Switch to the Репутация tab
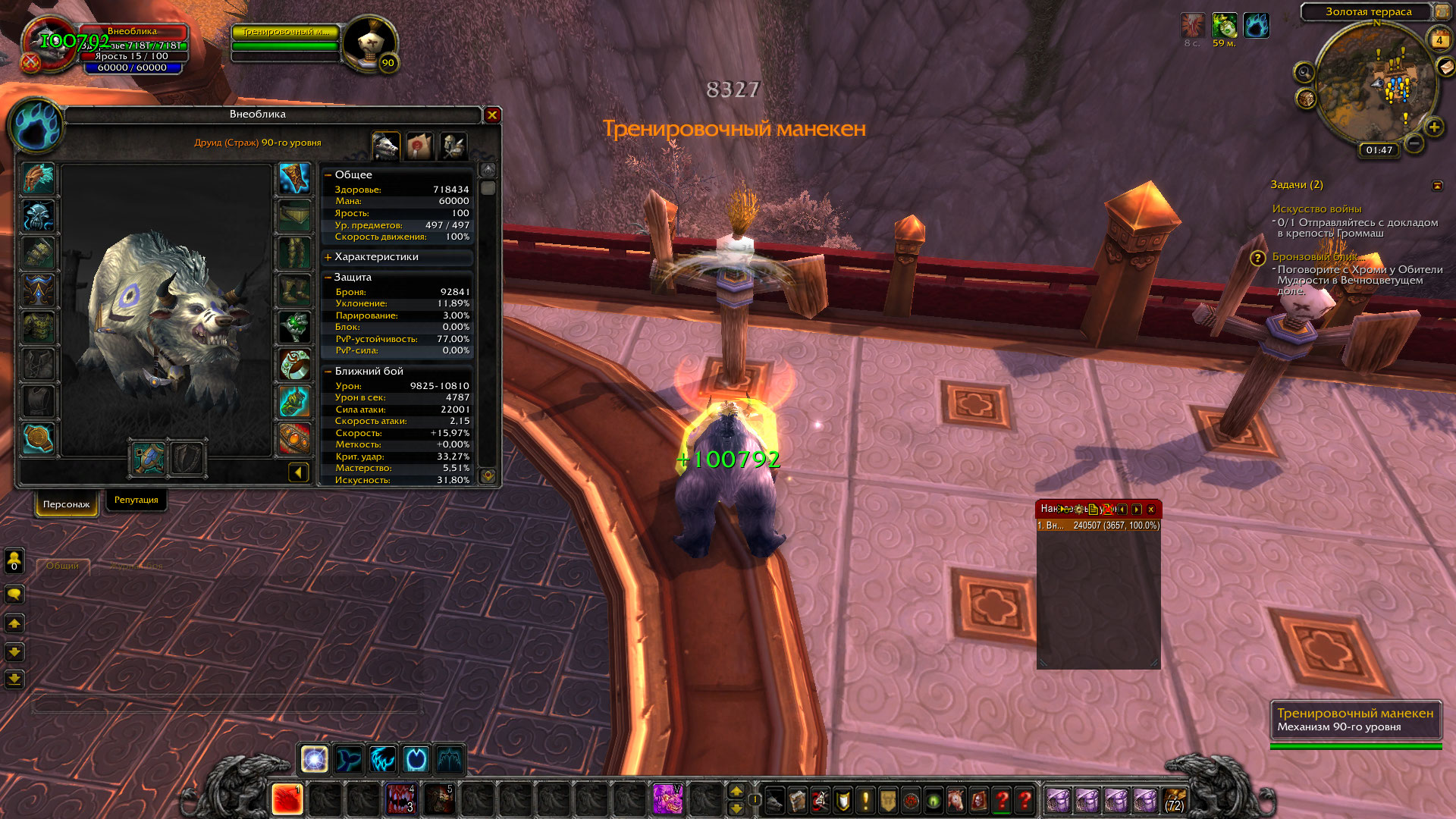 (x=136, y=500)
